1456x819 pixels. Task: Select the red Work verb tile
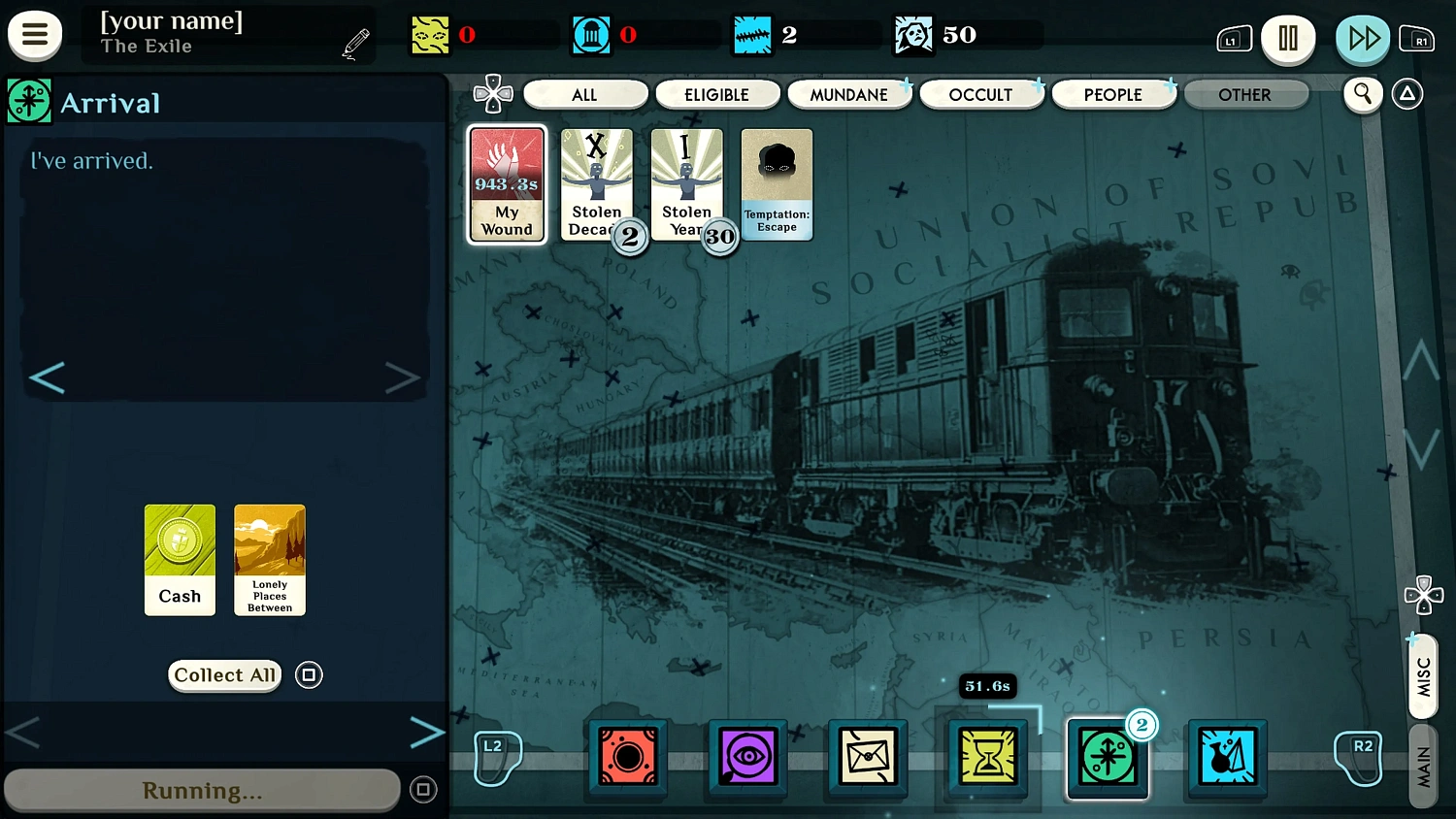[626, 758]
